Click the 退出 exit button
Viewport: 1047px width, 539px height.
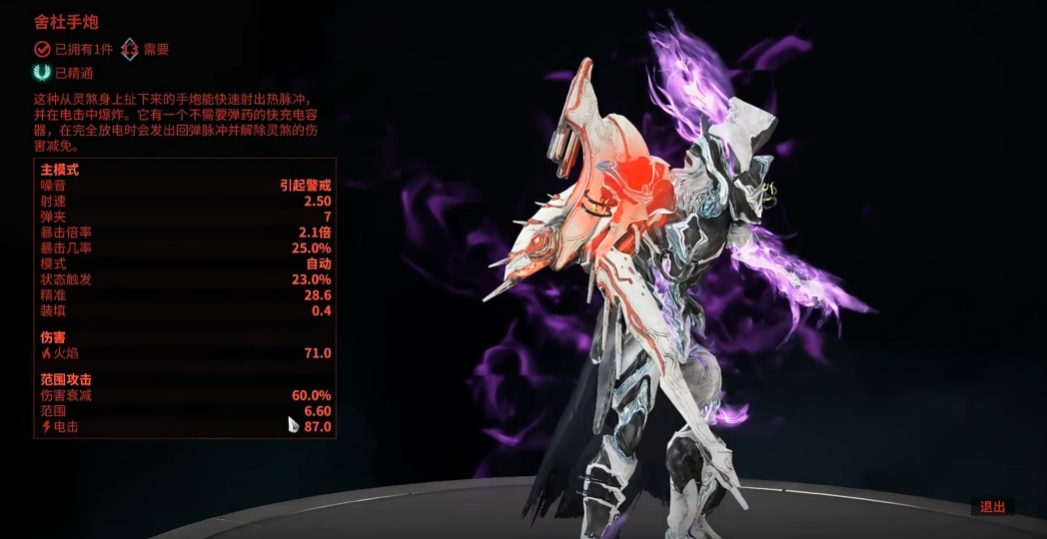pyautogui.click(x=992, y=507)
